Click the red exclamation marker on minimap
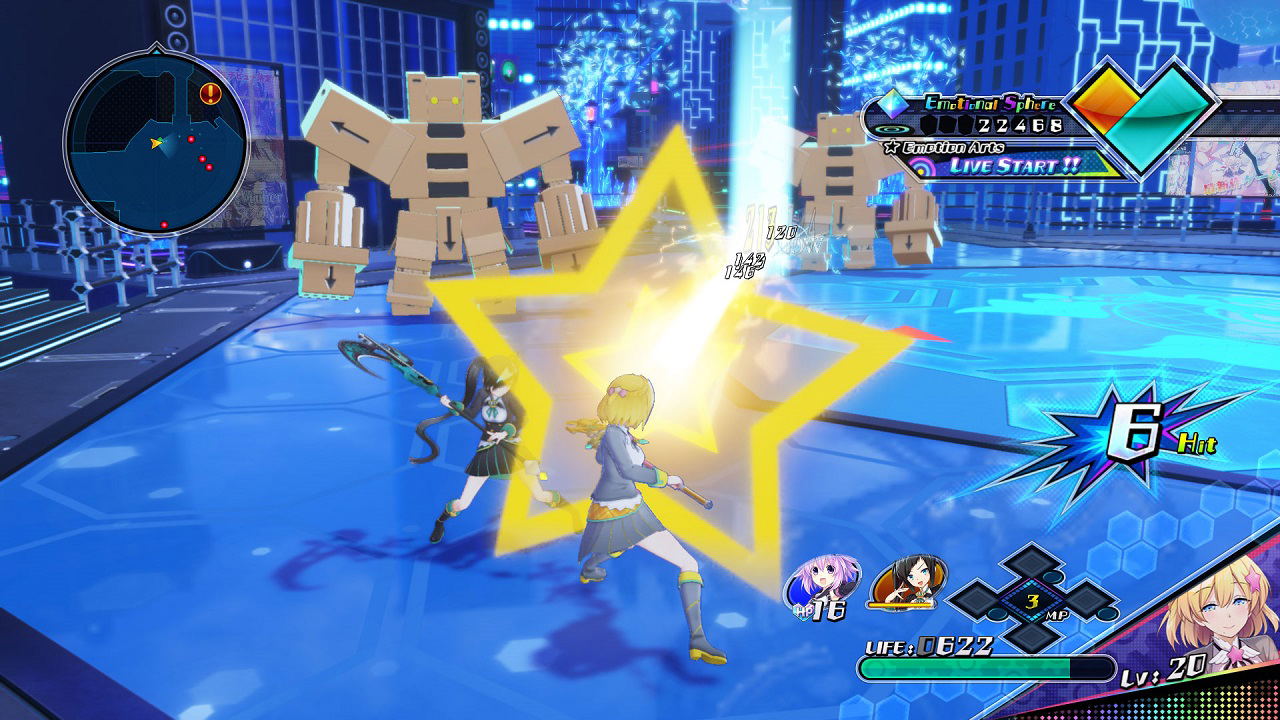Screen dimensions: 1280x720 tap(210, 94)
